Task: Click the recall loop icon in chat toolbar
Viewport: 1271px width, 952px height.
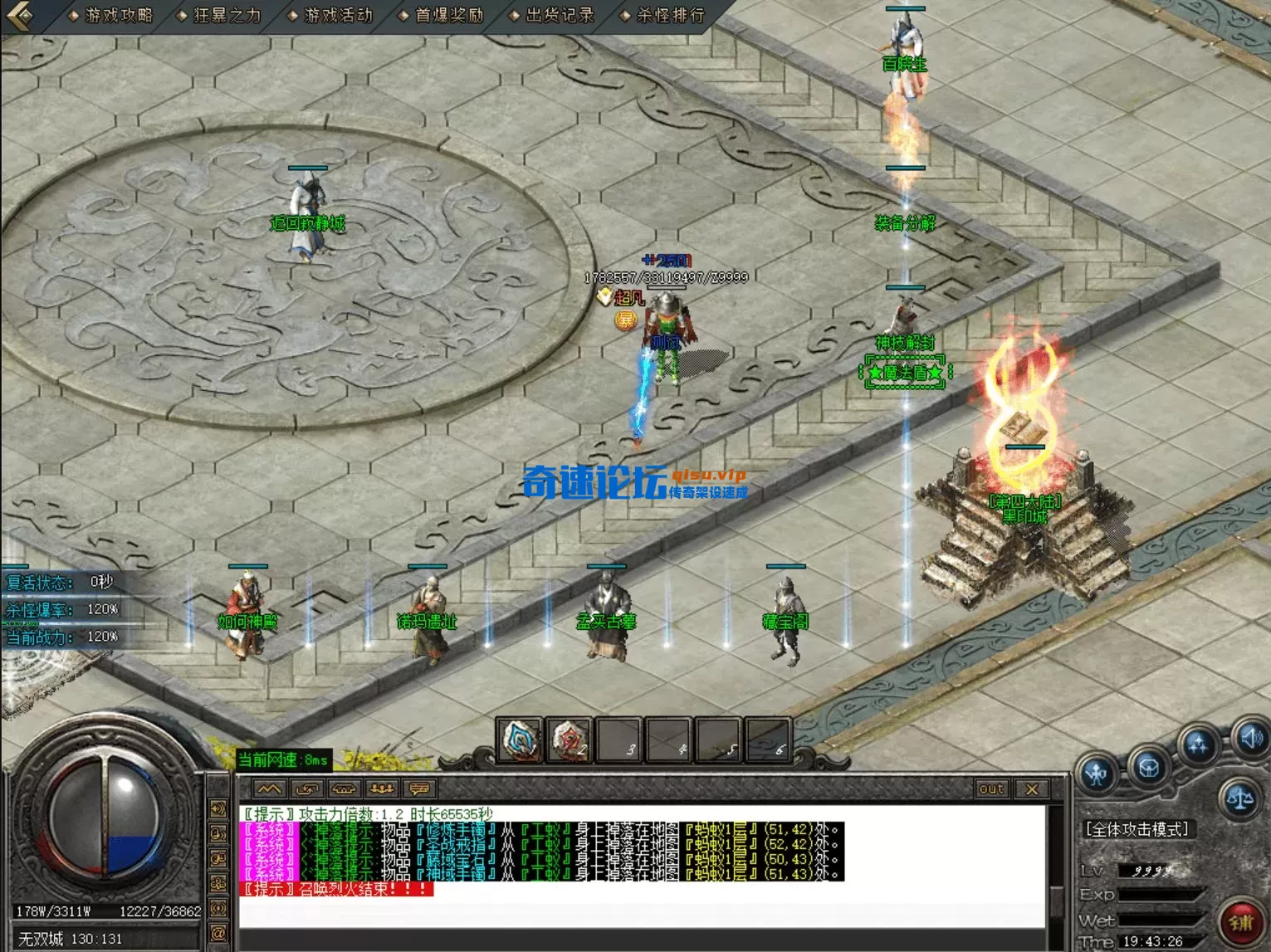Action: click(x=307, y=788)
